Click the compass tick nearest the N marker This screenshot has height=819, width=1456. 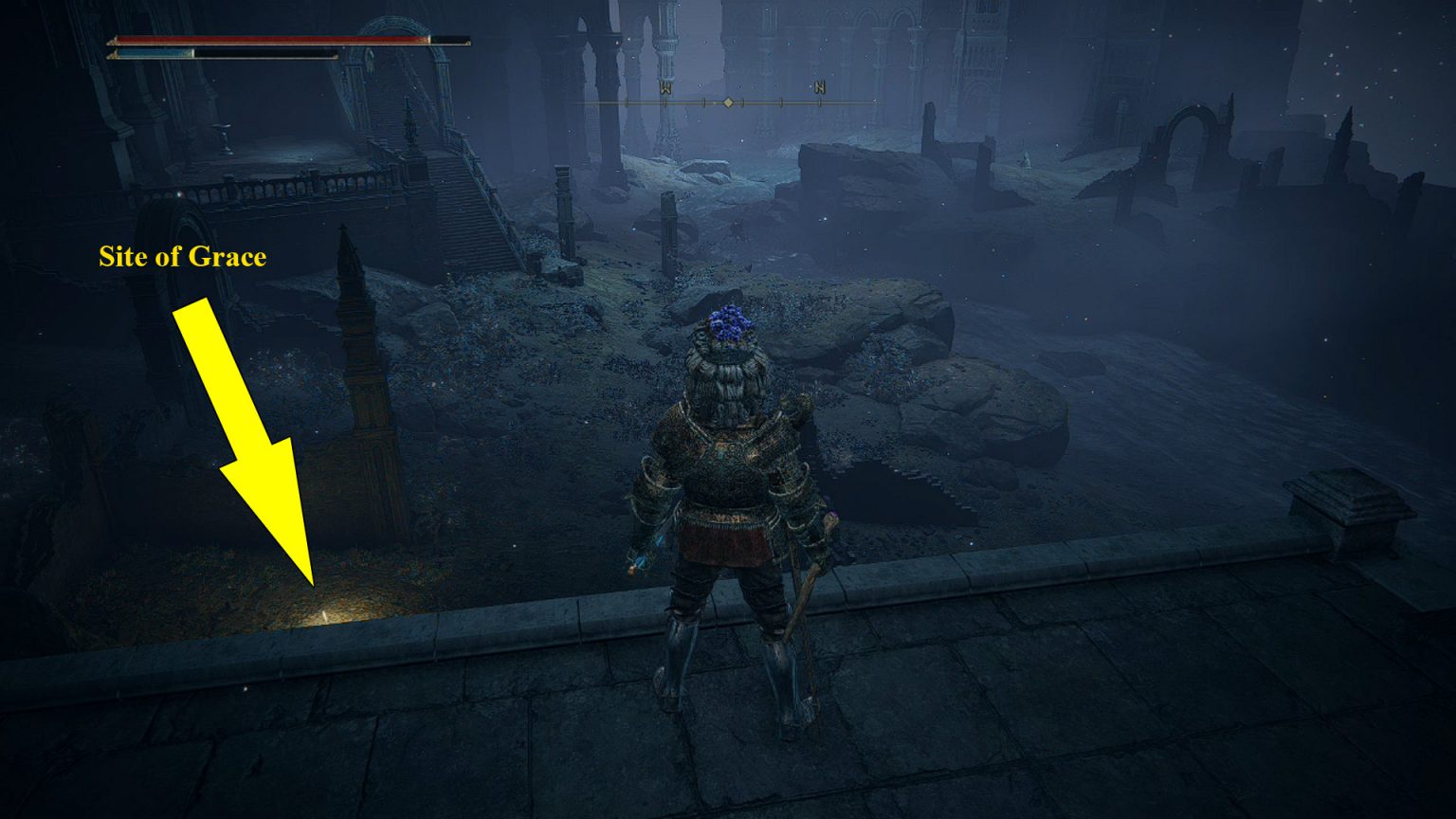point(820,102)
